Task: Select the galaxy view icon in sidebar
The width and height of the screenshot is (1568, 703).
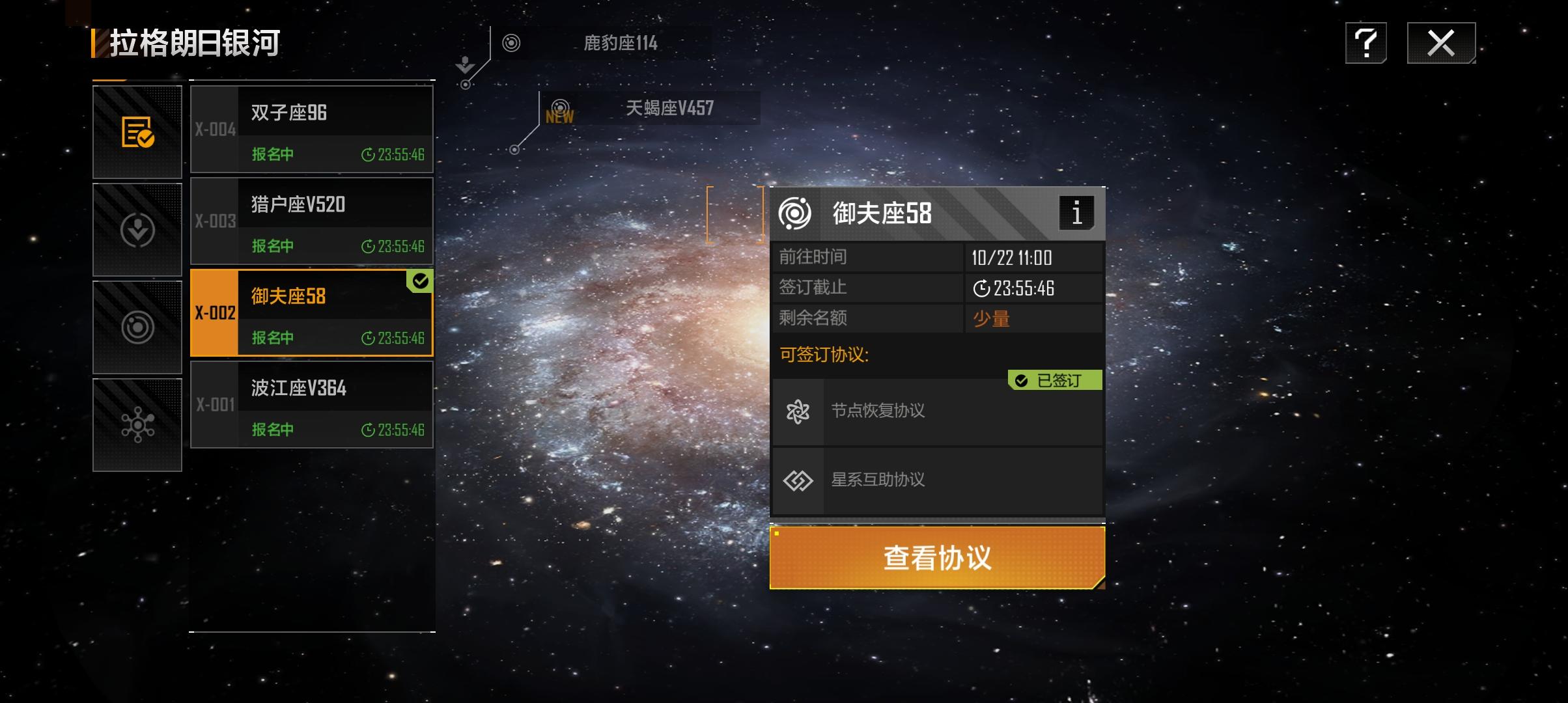Action: (x=137, y=327)
